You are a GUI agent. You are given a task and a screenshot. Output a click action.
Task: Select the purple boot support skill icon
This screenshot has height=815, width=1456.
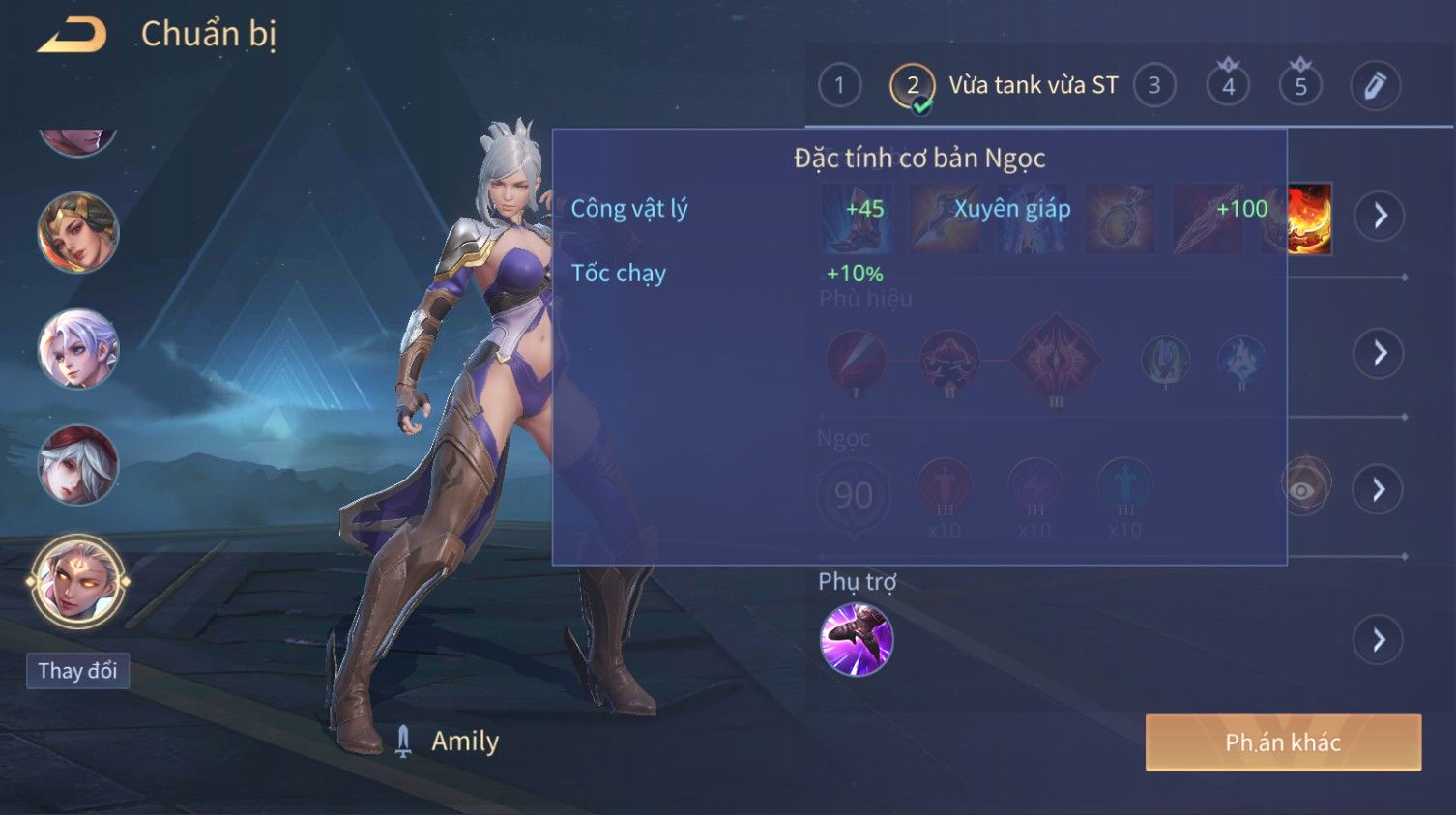(x=856, y=639)
